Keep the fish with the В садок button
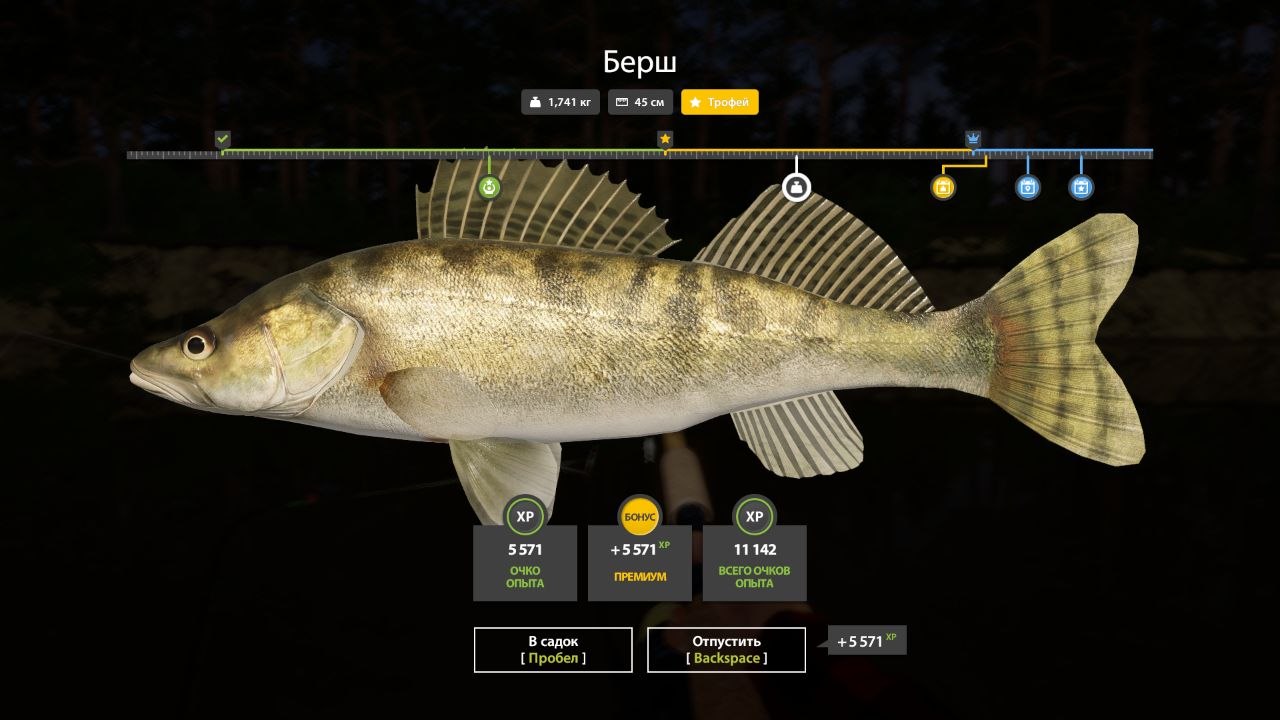Viewport: 1280px width, 720px height. click(553, 650)
